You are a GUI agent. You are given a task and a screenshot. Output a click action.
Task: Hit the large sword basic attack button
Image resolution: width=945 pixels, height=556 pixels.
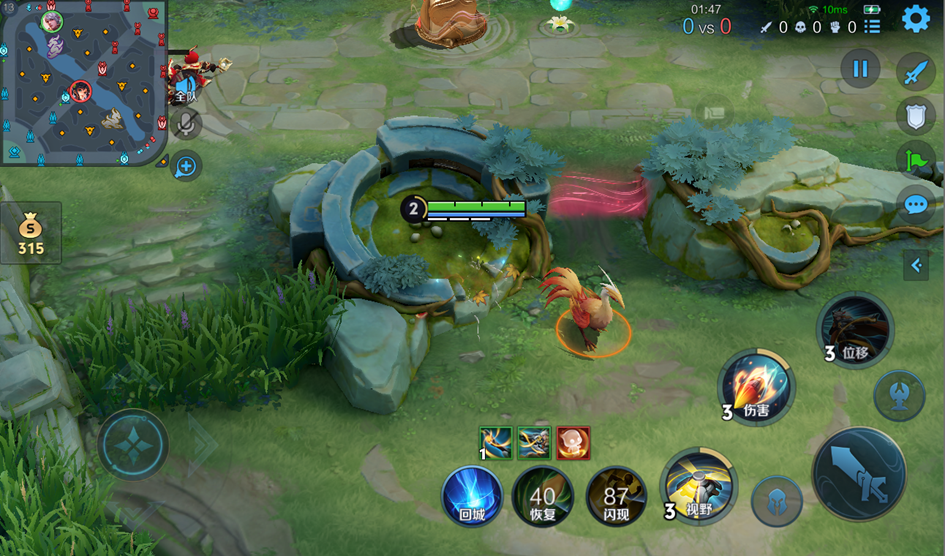click(858, 473)
